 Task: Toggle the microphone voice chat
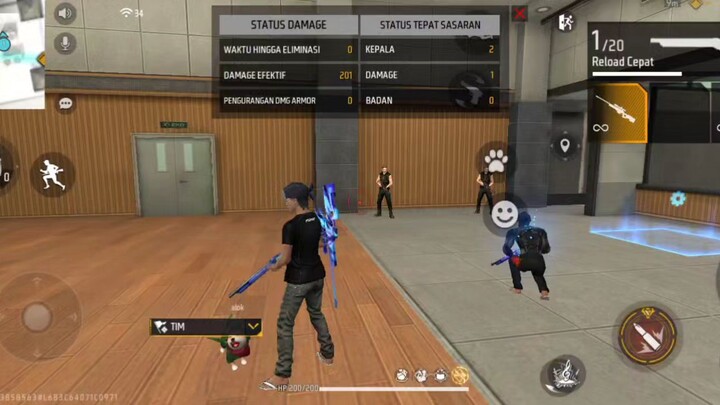pyautogui.click(x=65, y=43)
